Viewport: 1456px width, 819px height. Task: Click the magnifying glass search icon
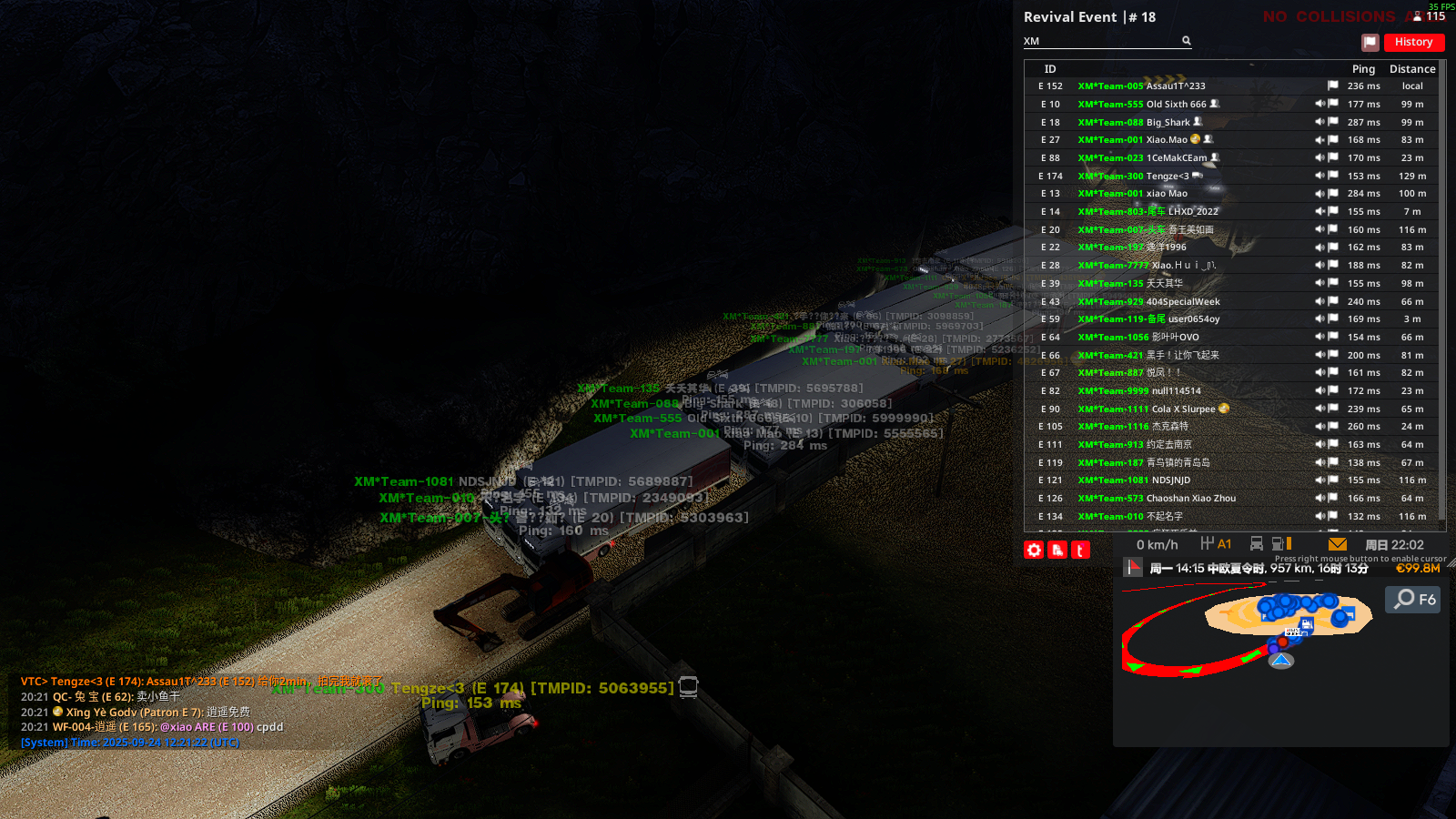point(1187,41)
